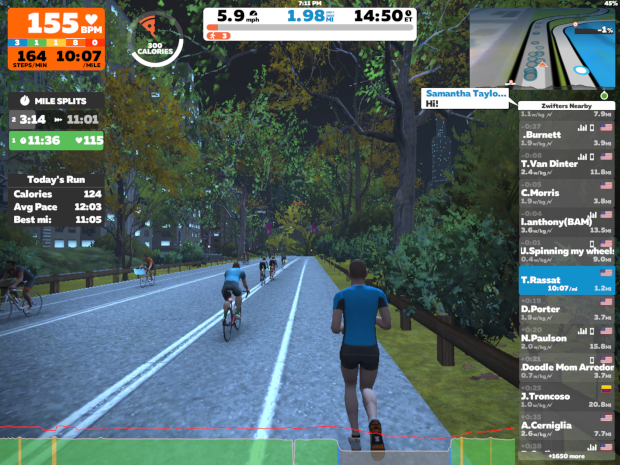Open the minimap in the top-right corner
The width and height of the screenshot is (620, 465).
pyautogui.click(x=543, y=45)
